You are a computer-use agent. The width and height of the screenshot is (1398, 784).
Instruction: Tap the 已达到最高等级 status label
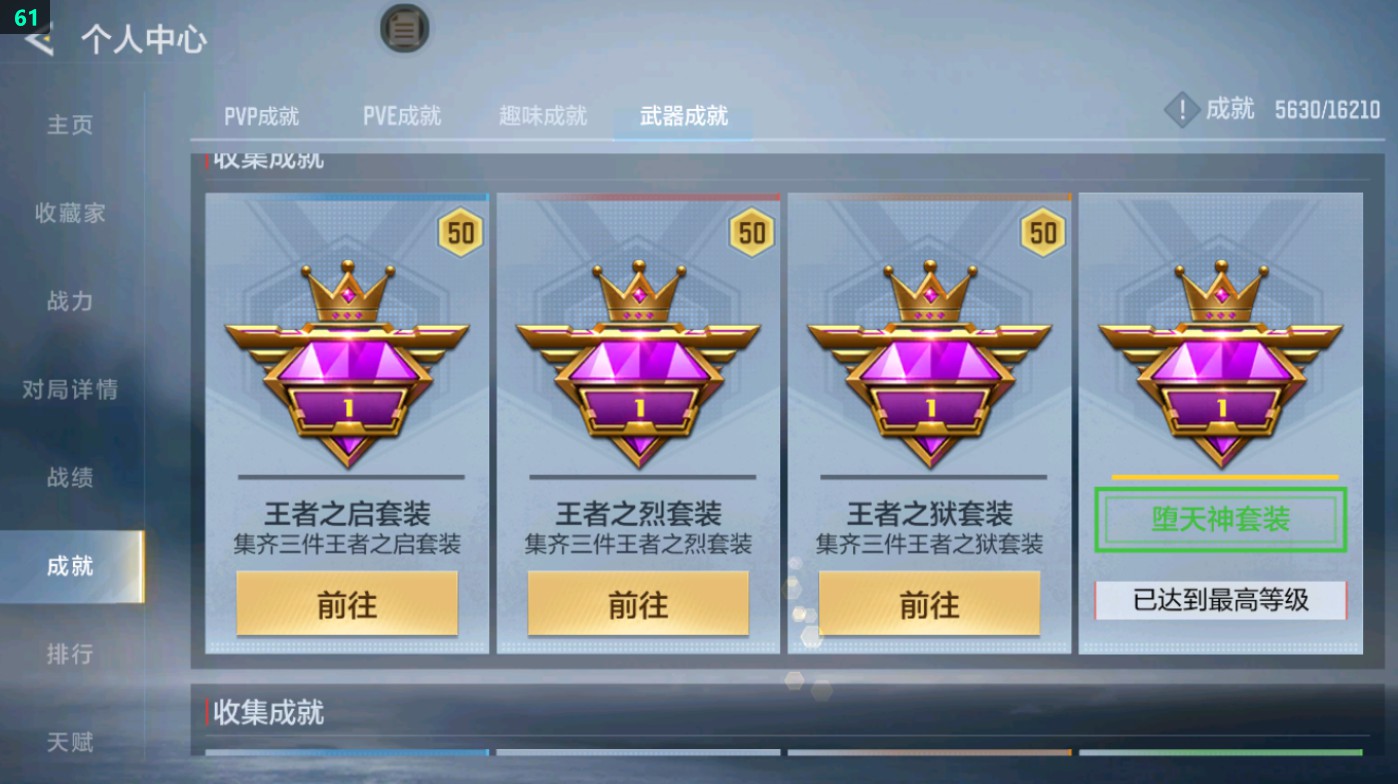(1219, 603)
